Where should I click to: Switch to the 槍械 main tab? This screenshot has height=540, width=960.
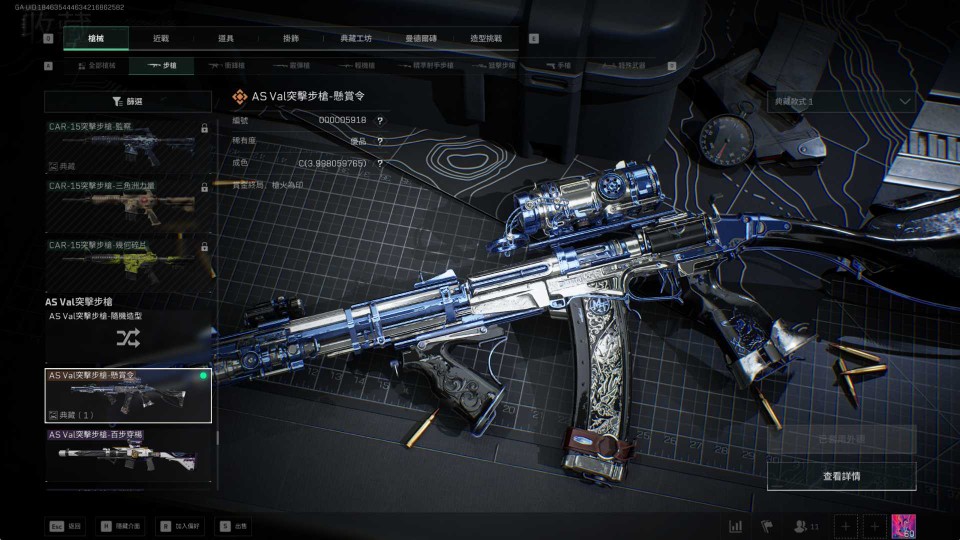coord(95,39)
